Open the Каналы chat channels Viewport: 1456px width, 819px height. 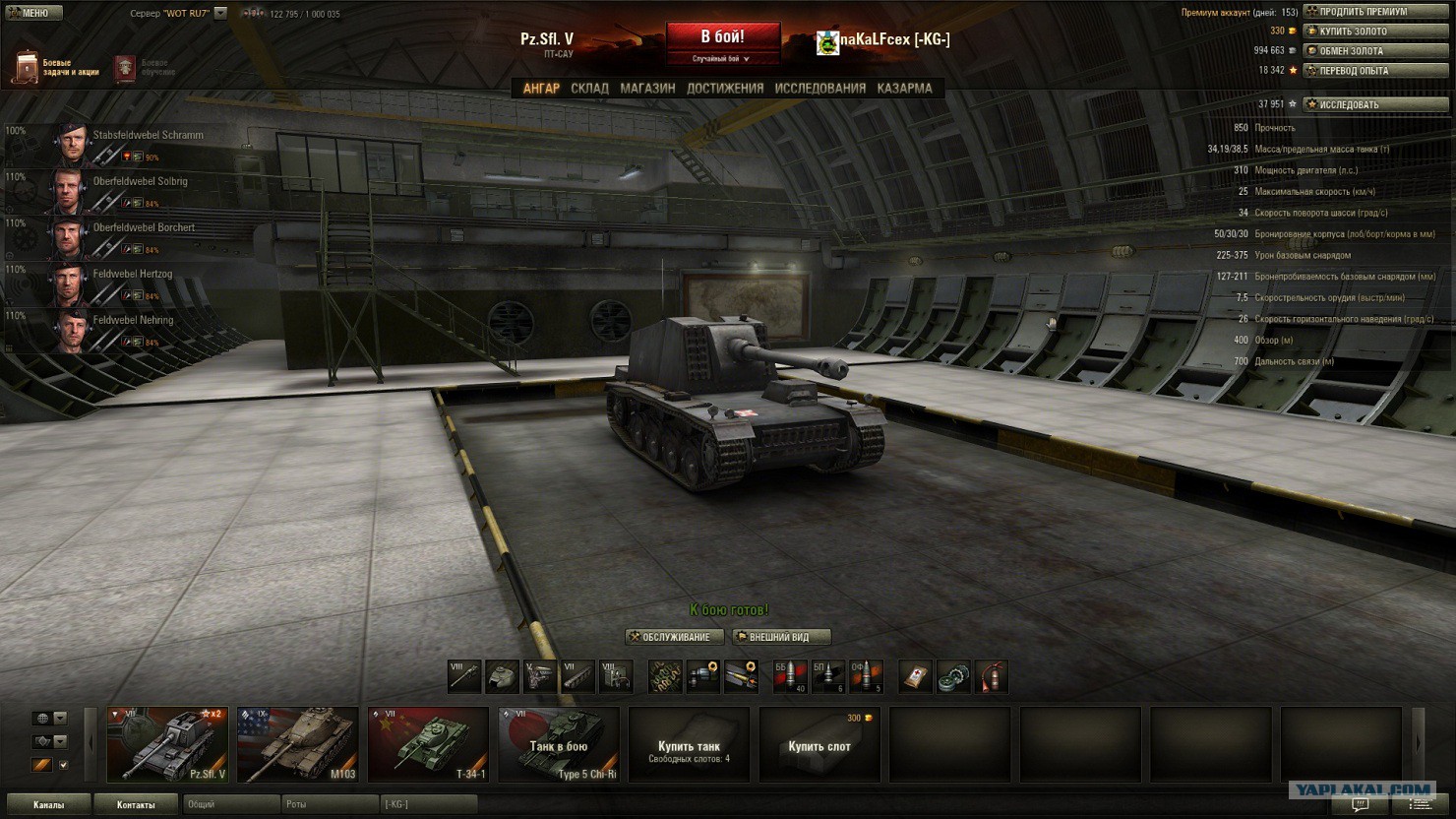pos(48,804)
